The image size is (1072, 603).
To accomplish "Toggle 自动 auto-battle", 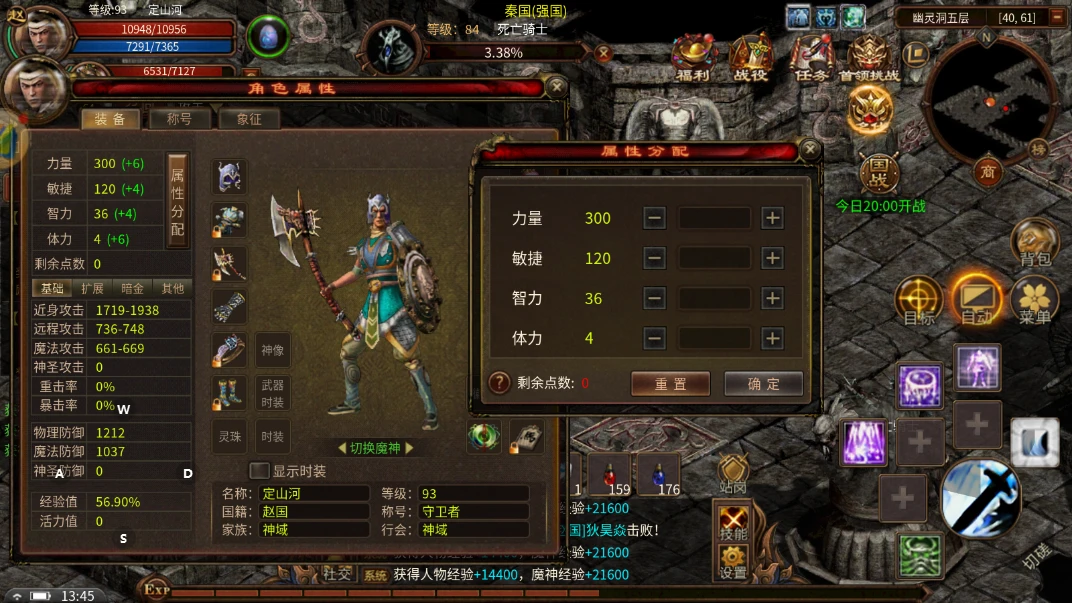I will [x=976, y=300].
